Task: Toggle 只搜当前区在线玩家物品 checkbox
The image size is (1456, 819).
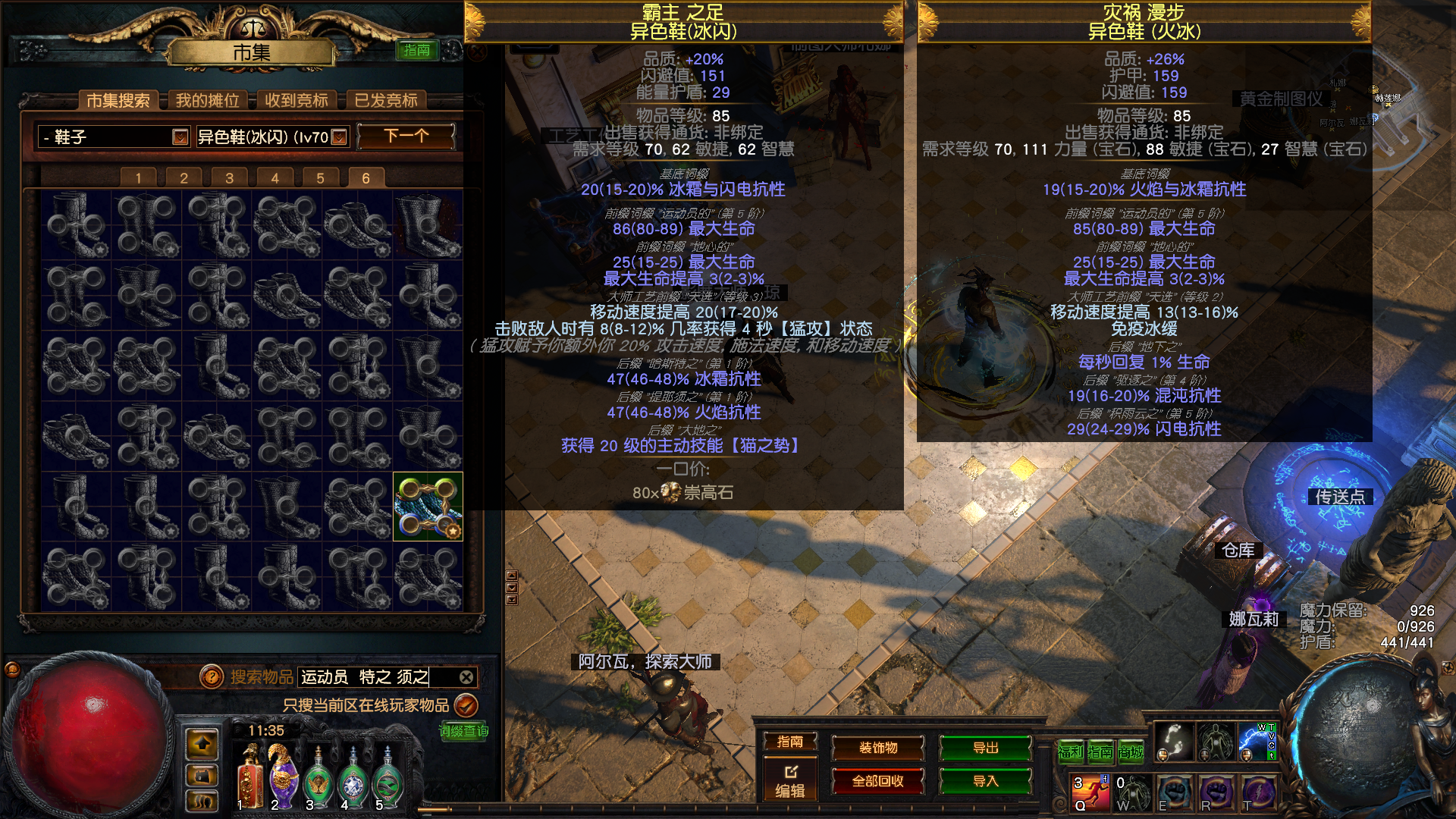Action: click(466, 705)
